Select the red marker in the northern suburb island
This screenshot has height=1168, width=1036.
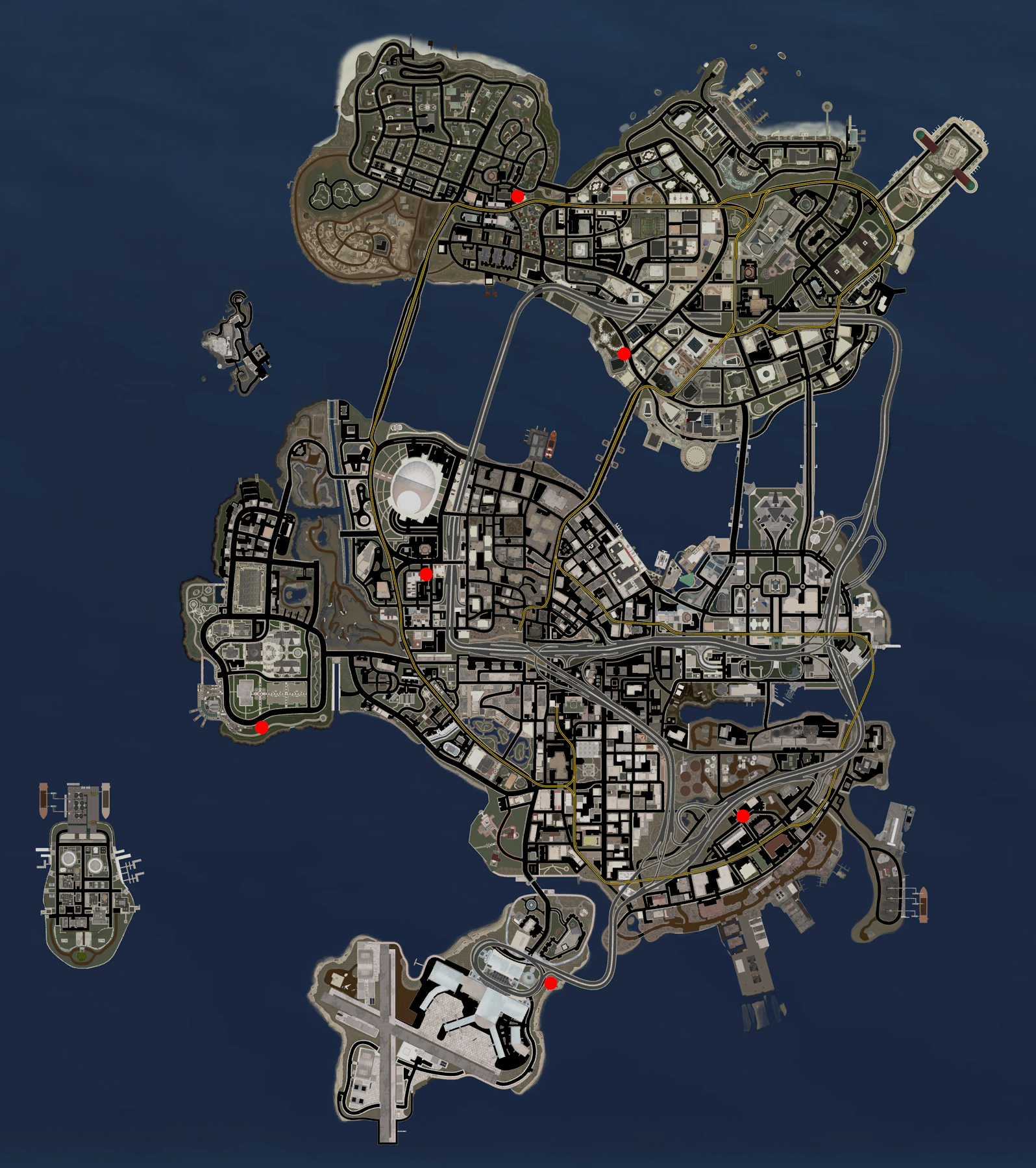[517, 196]
